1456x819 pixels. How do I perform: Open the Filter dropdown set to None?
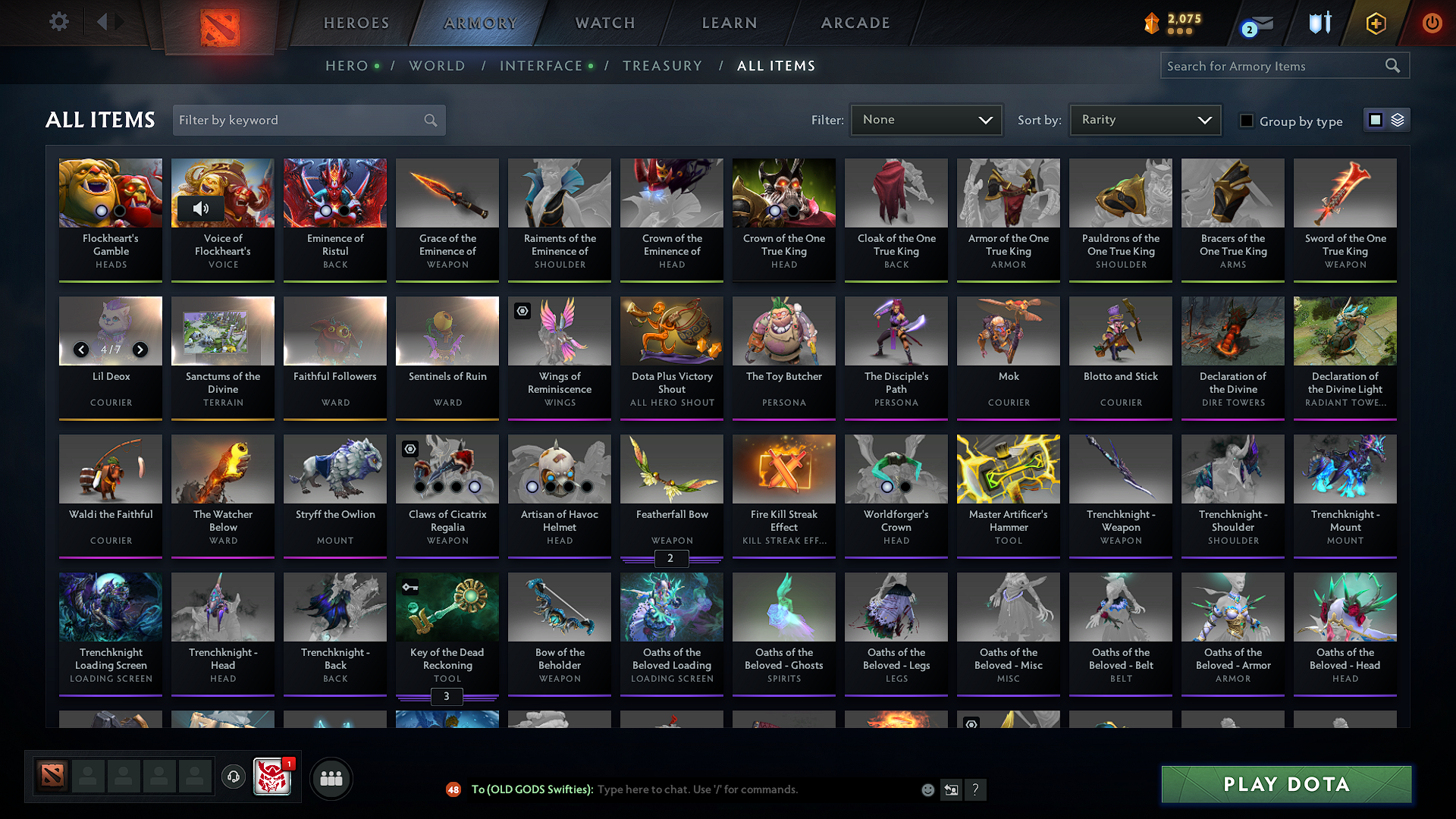pyautogui.click(x=925, y=119)
